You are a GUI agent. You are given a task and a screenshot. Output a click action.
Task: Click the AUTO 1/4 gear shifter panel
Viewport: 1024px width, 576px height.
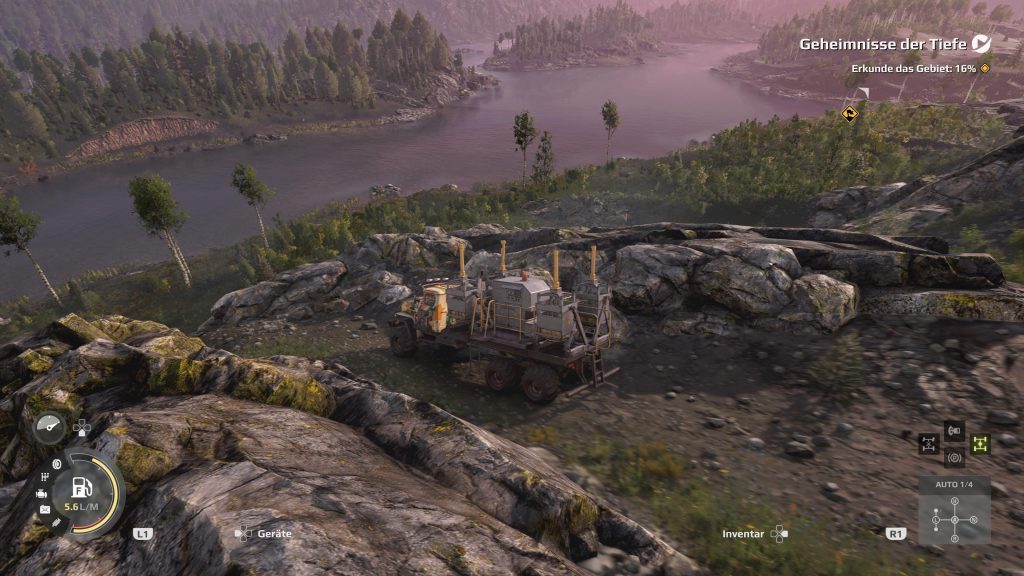(x=954, y=513)
